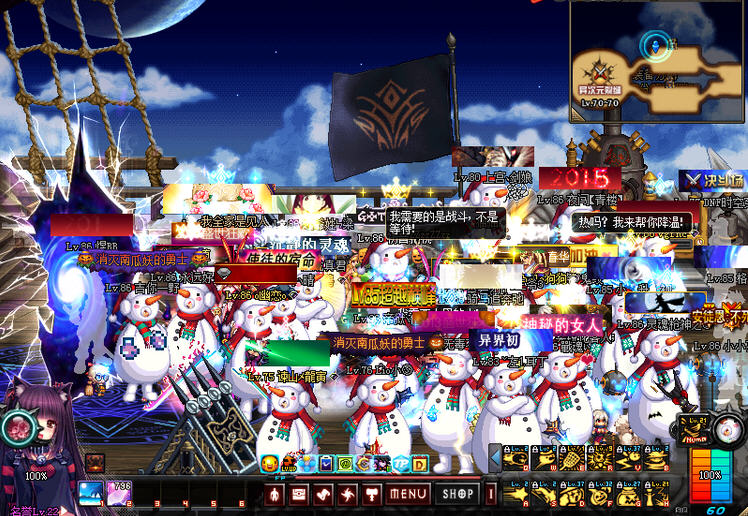Select the consumable slot showing 736
748x516 pixels.
click(119, 492)
